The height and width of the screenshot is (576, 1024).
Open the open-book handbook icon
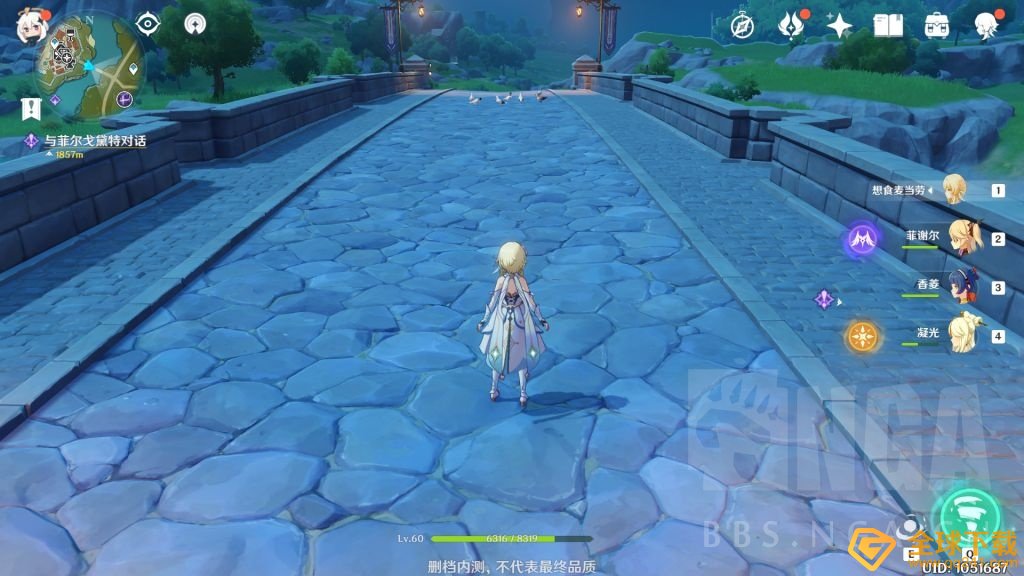888,25
